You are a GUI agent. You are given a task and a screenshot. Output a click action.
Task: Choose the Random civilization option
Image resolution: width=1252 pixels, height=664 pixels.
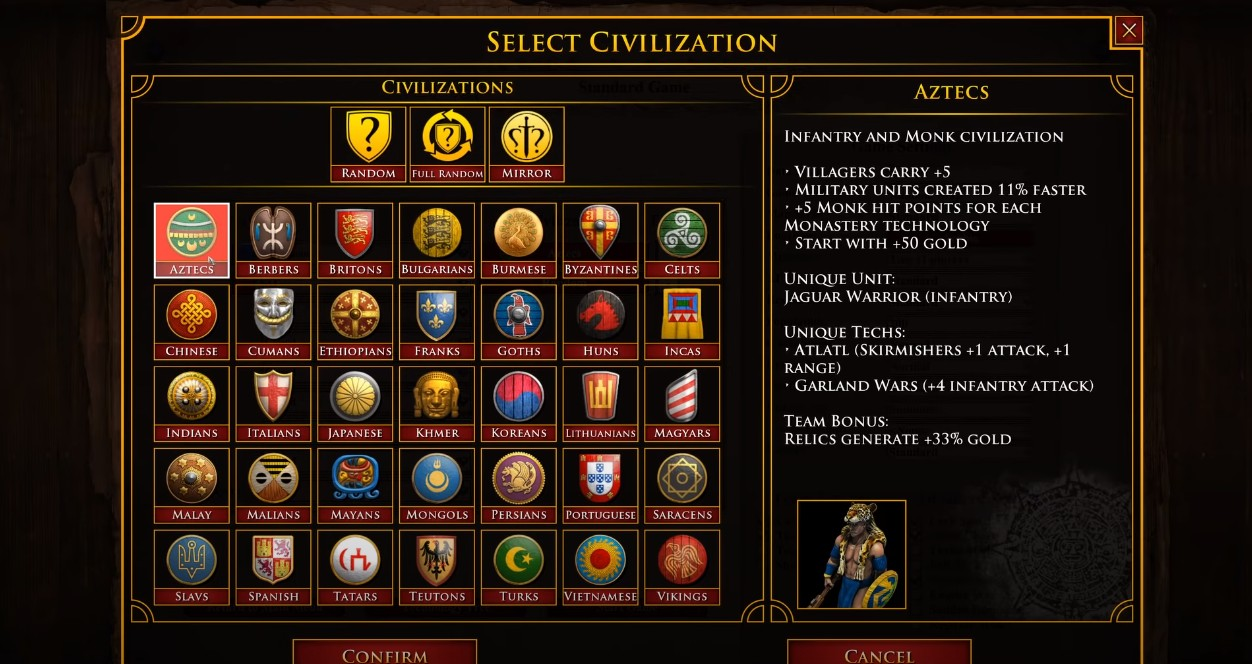368,144
